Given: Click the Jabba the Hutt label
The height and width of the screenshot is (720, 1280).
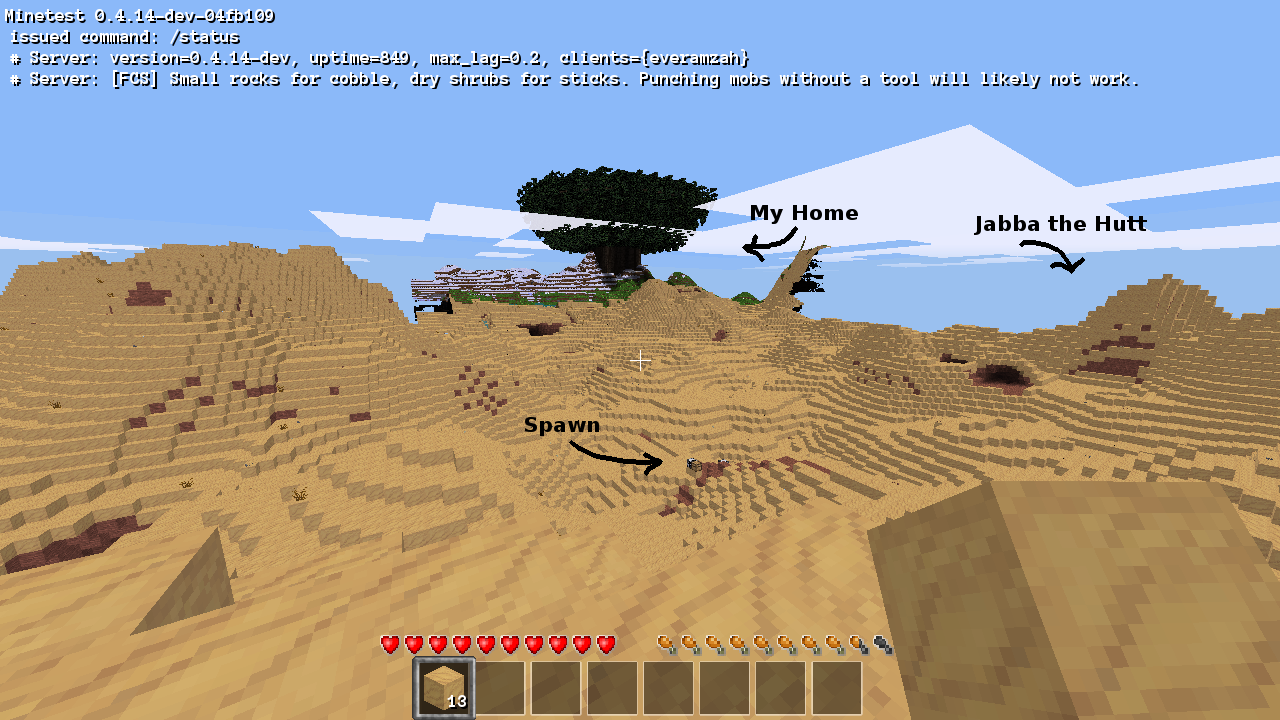Looking at the screenshot, I should (x=1062, y=223).
